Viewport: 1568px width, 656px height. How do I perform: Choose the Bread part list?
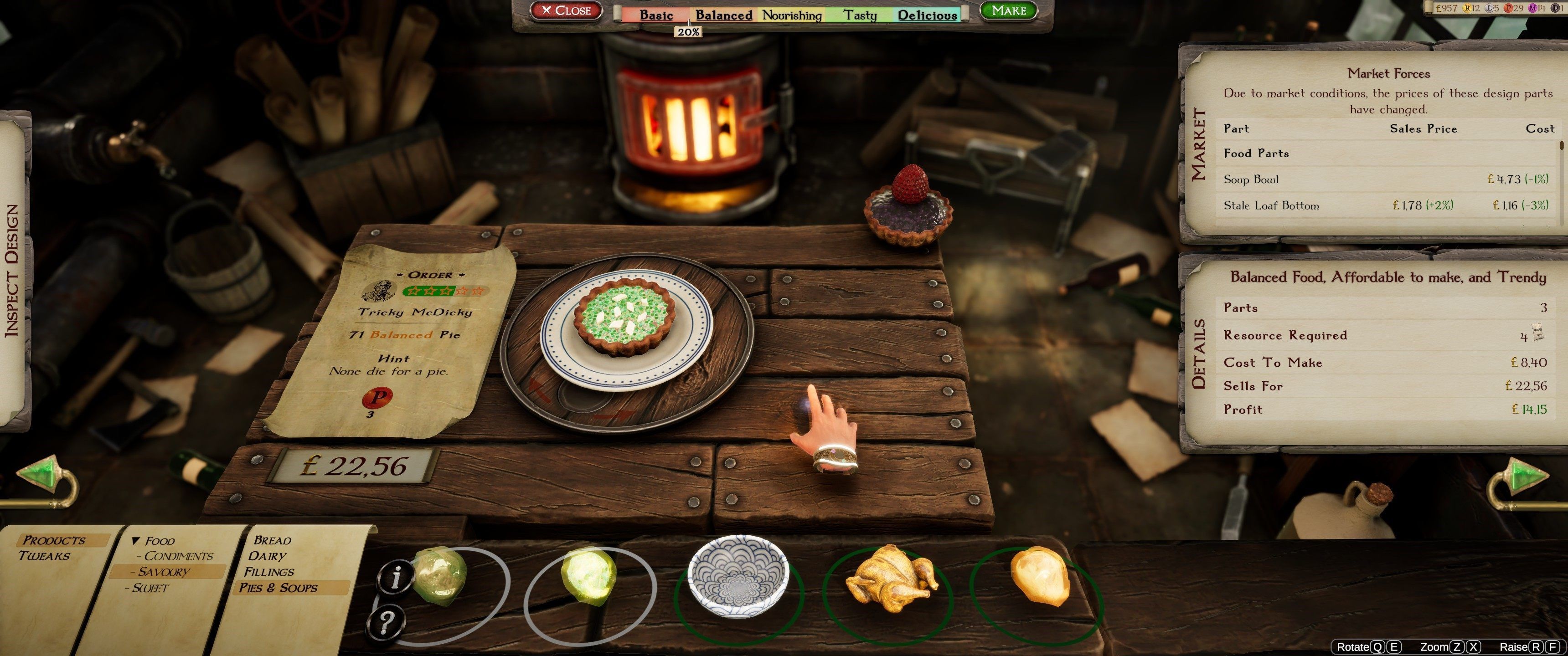click(272, 540)
